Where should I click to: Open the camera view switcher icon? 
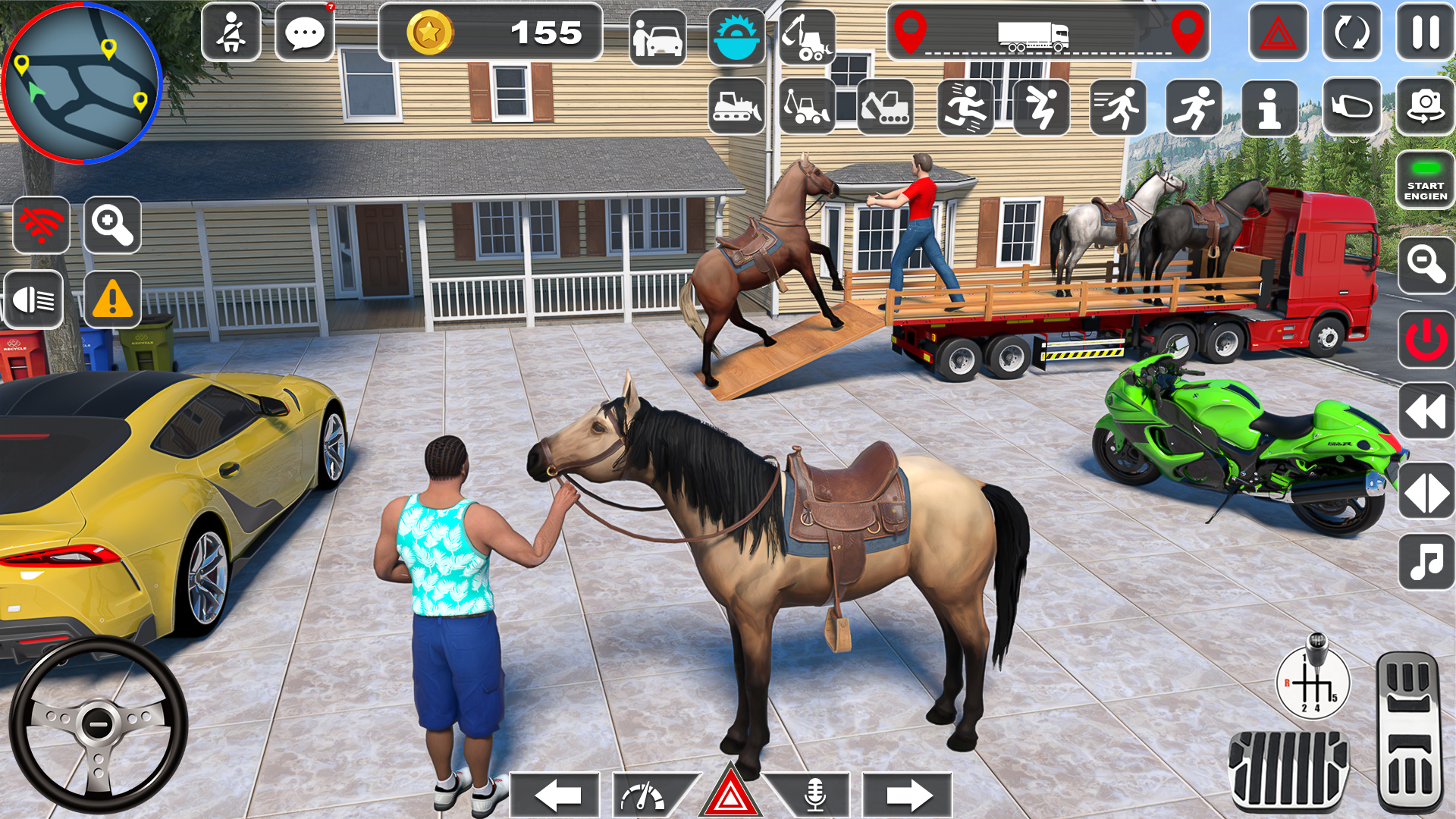(x=1426, y=106)
